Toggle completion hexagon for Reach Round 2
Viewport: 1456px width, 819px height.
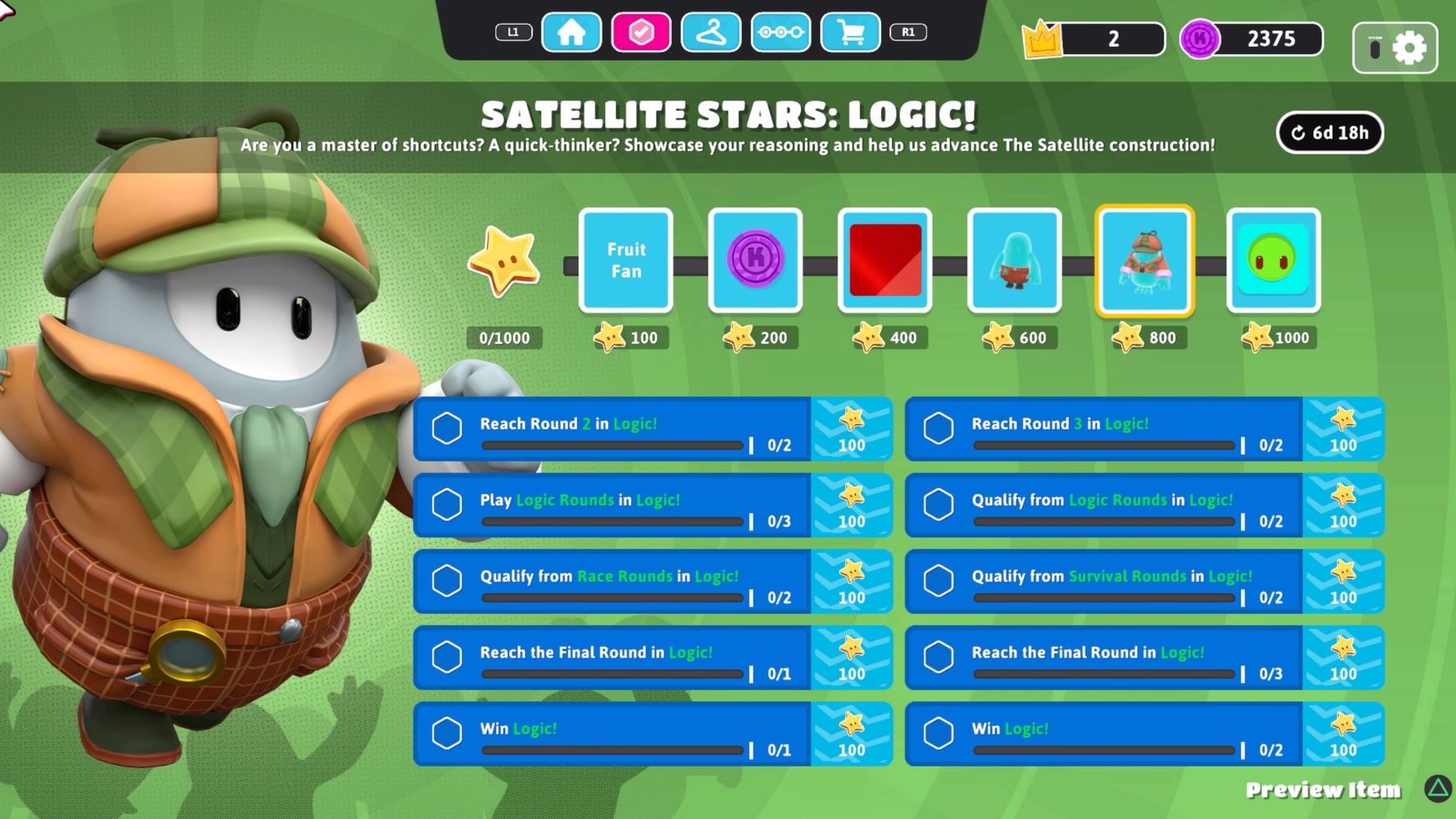(446, 429)
